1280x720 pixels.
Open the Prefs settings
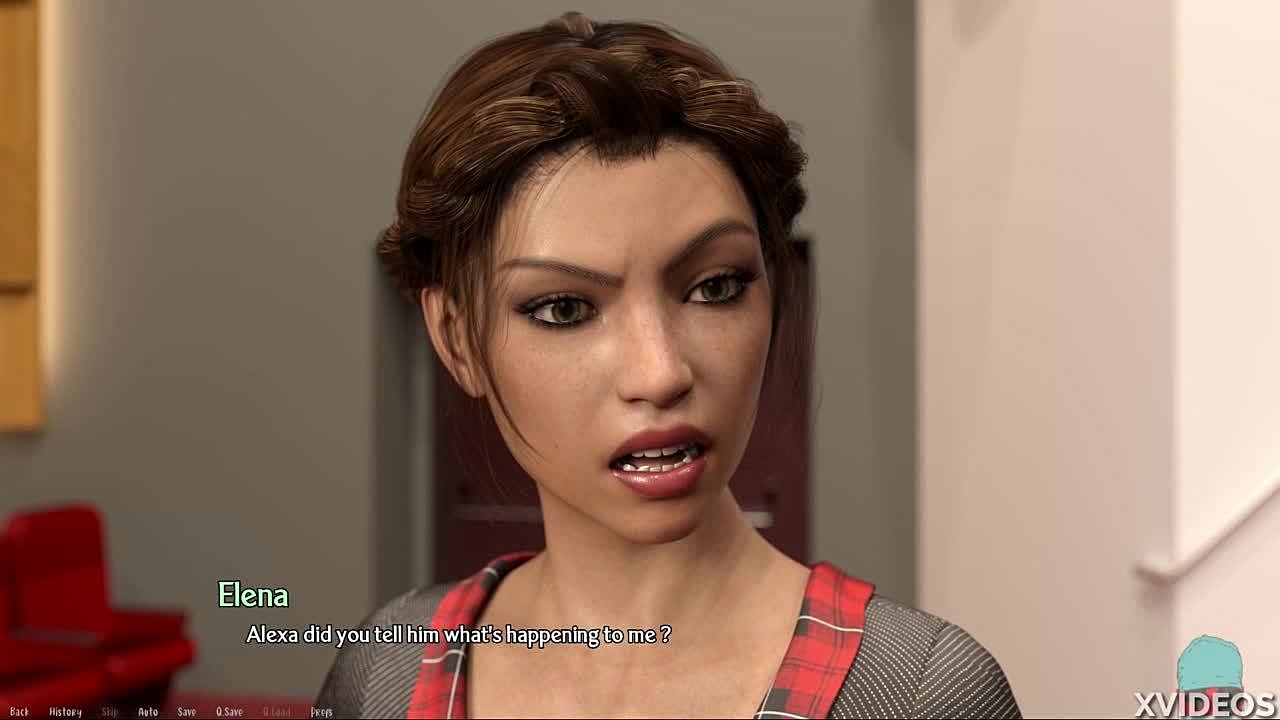coord(321,712)
